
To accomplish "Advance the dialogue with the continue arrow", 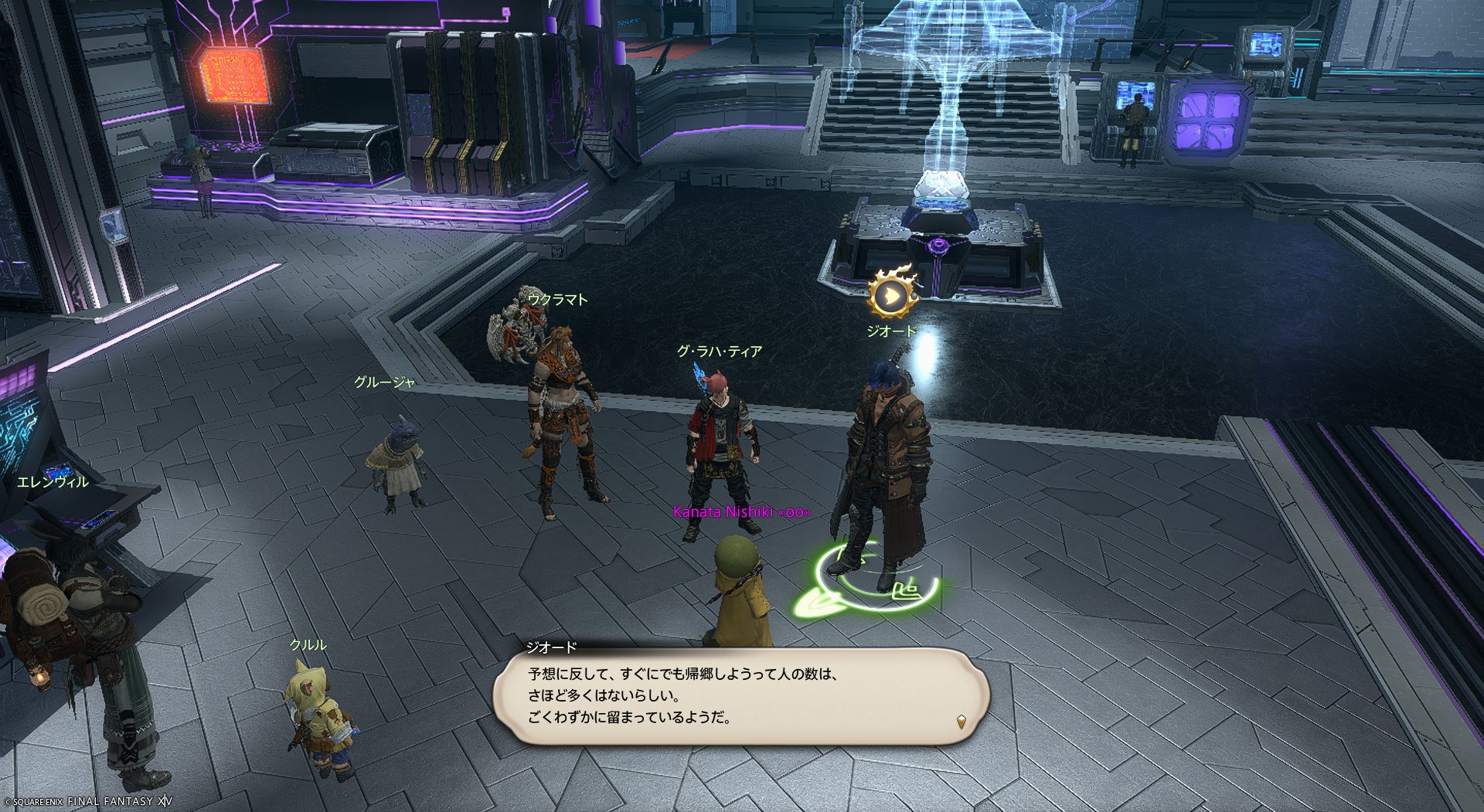I will pos(961,722).
